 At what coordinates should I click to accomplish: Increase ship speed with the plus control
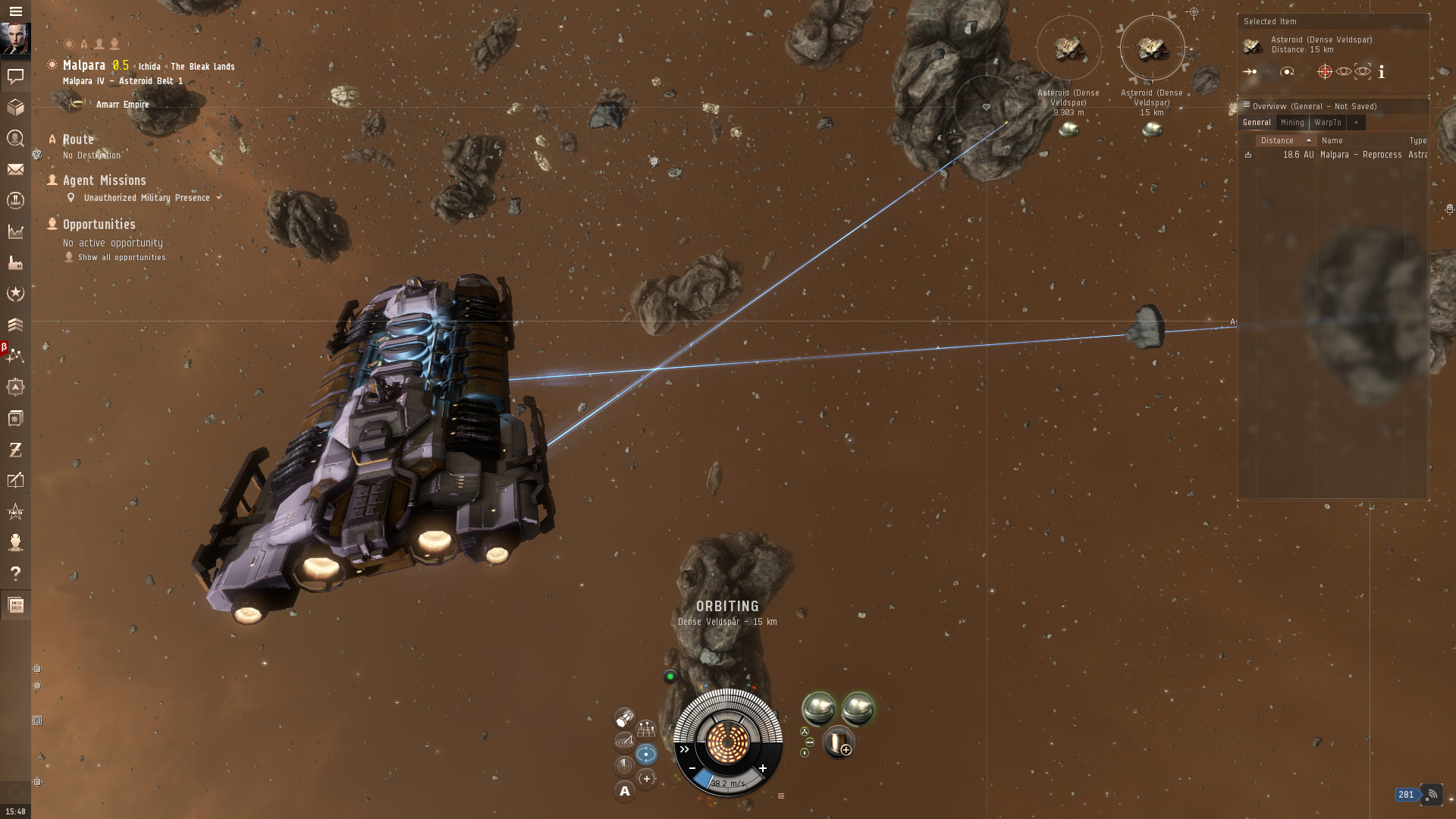tap(763, 767)
